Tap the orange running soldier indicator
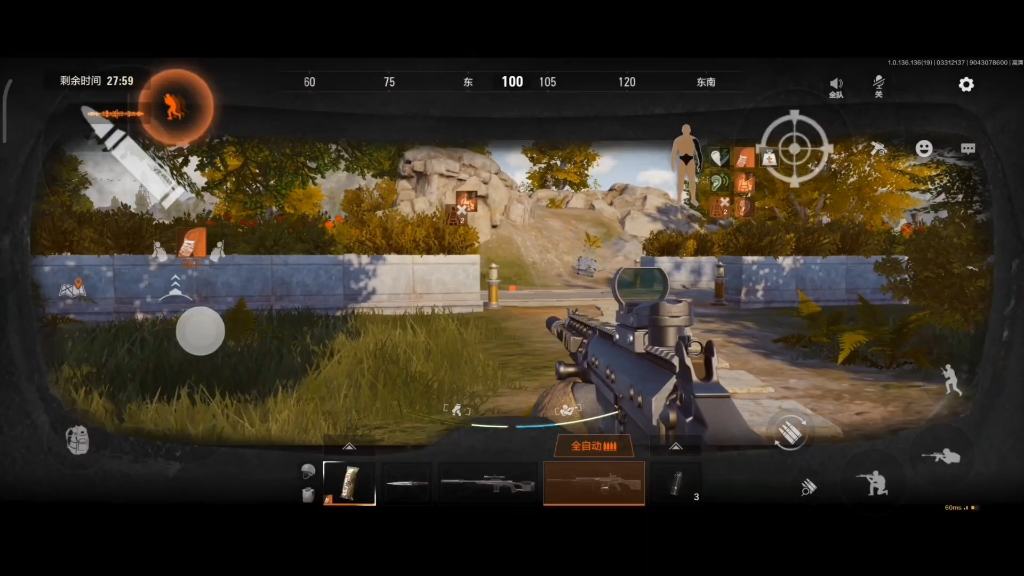 176,106
